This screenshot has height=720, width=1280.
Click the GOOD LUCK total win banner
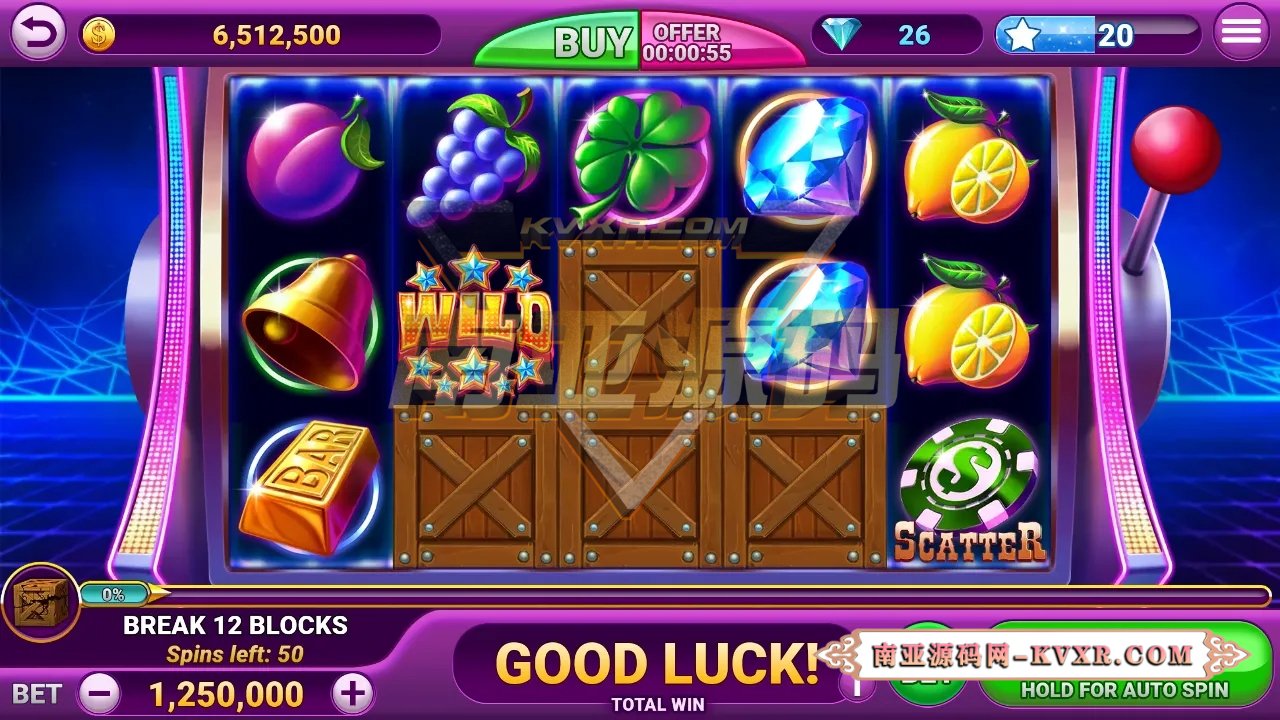click(x=655, y=663)
